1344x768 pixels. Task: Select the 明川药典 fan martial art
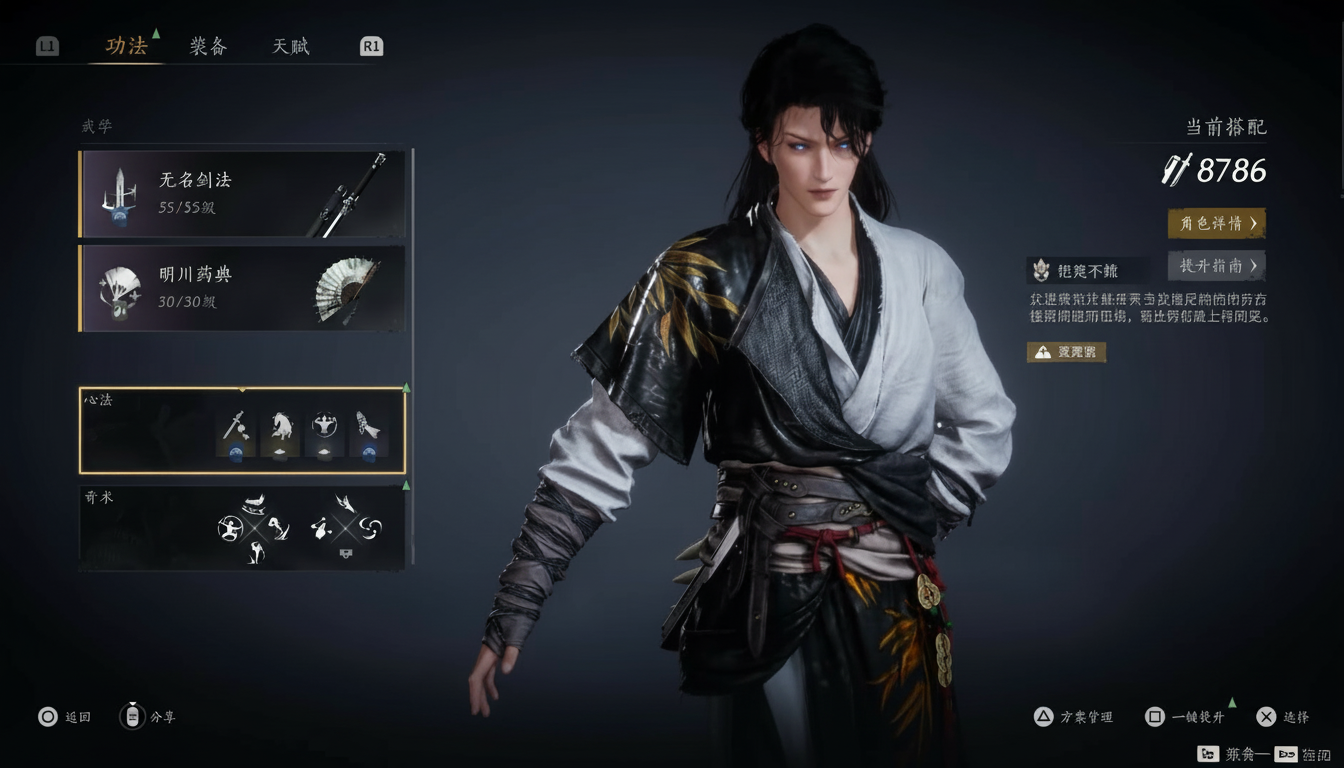242,288
